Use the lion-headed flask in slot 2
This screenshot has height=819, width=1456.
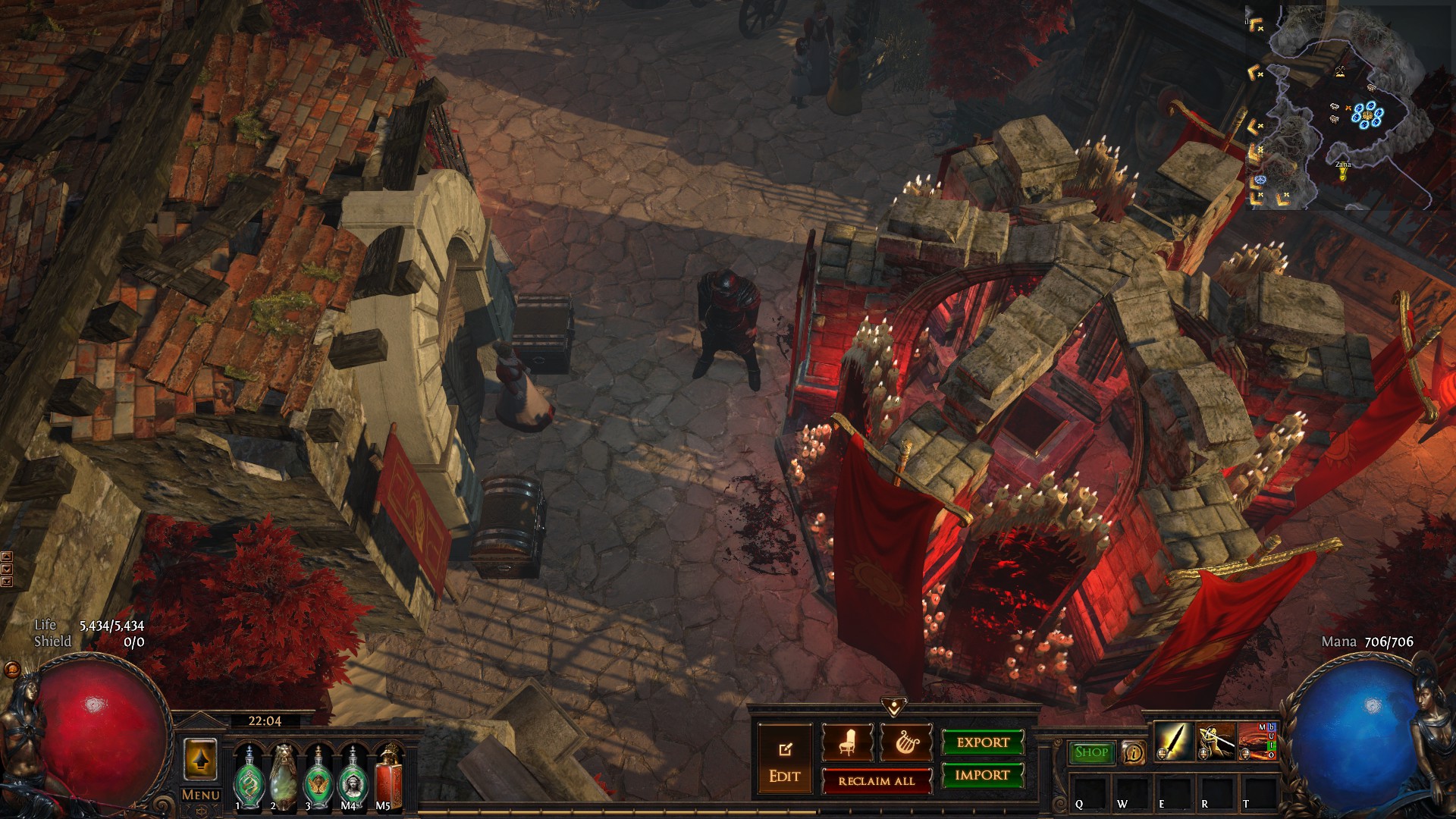pos(284,777)
